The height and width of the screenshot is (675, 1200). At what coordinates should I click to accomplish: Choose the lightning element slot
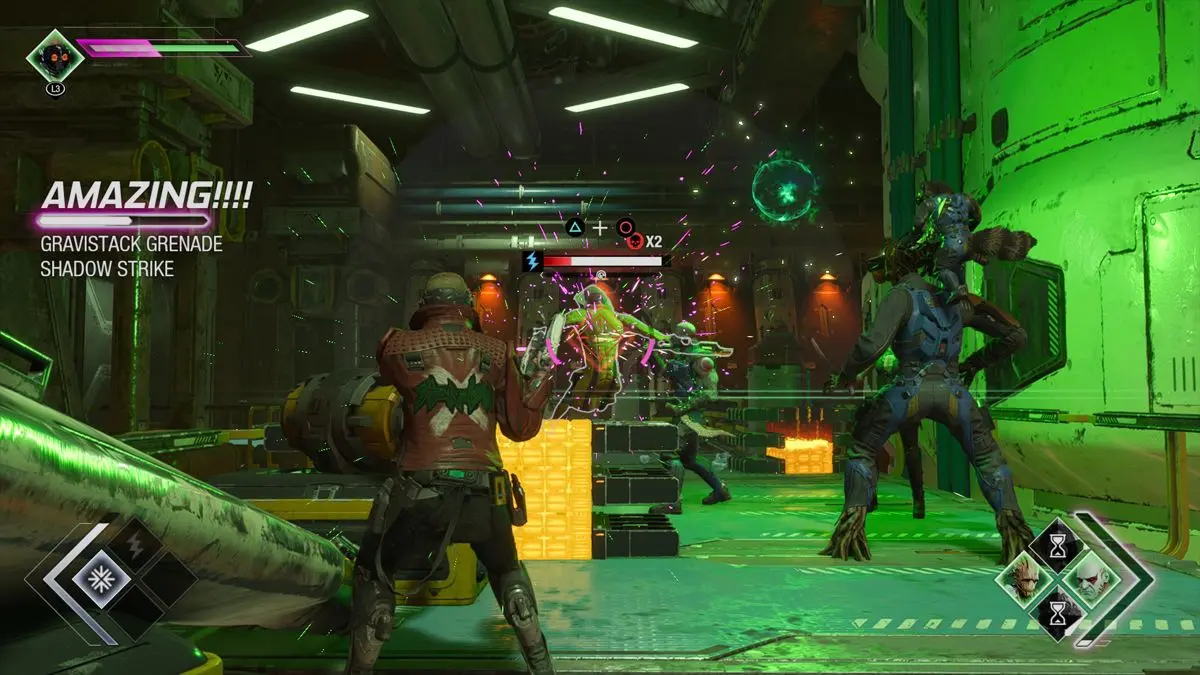(133, 545)
